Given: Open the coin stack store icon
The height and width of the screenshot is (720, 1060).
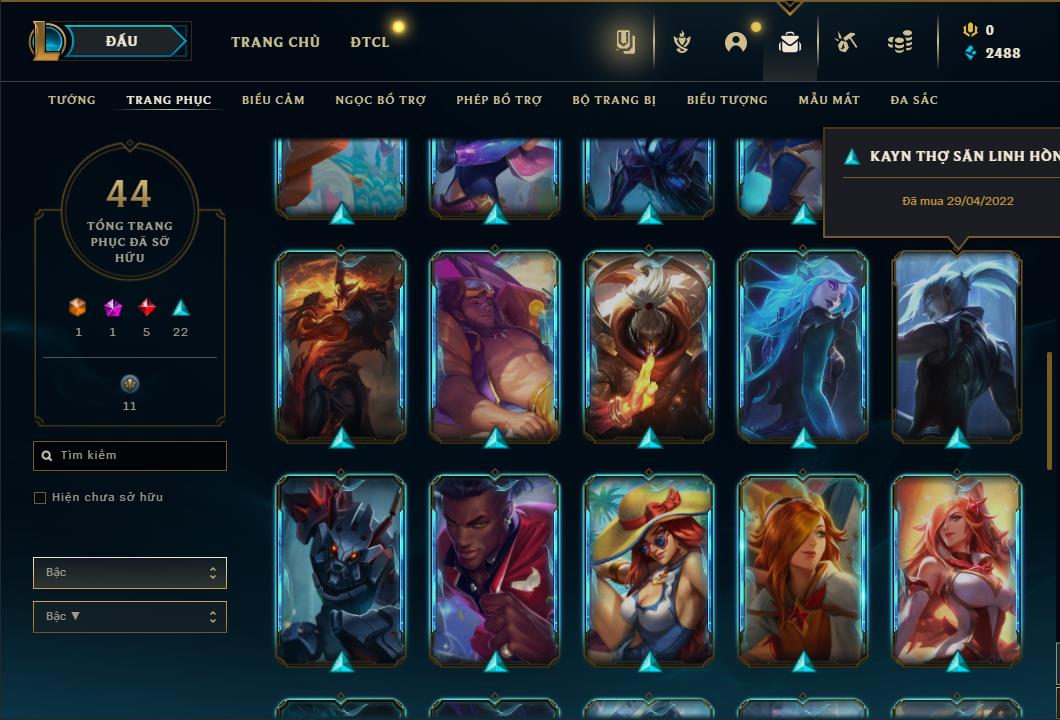Looking at the screenshot, I should [900, 42].
